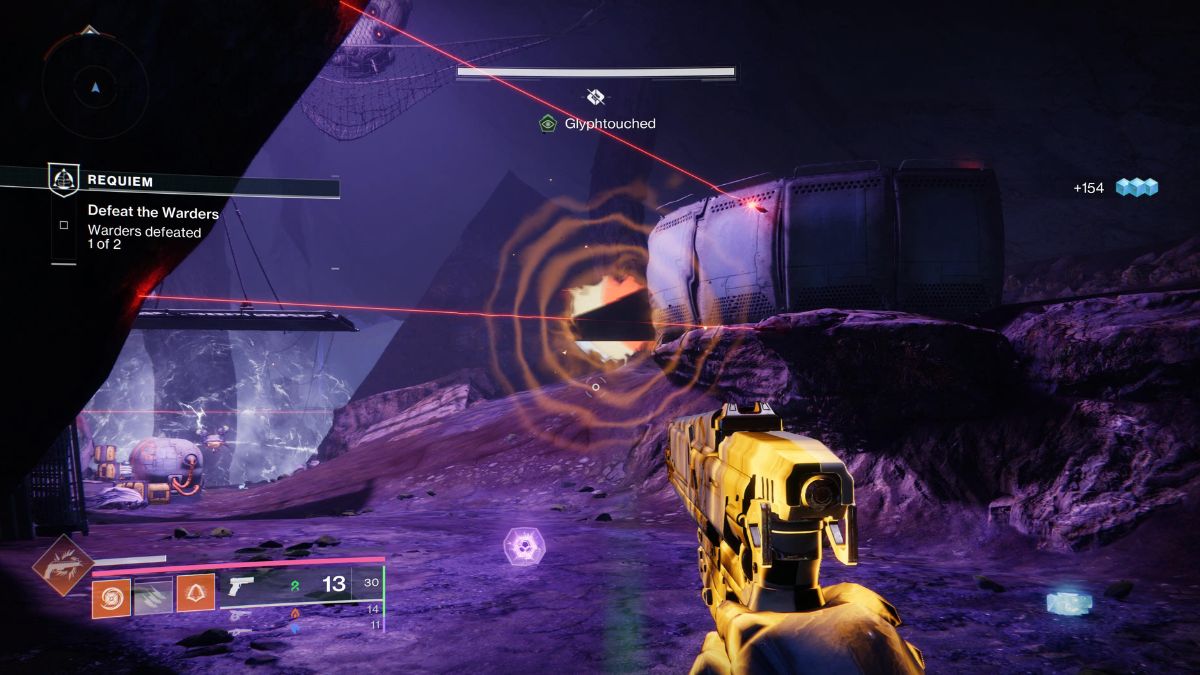1200x675 pixels.
Task: Click the Defeat the Warders objective
Action: 153,212
